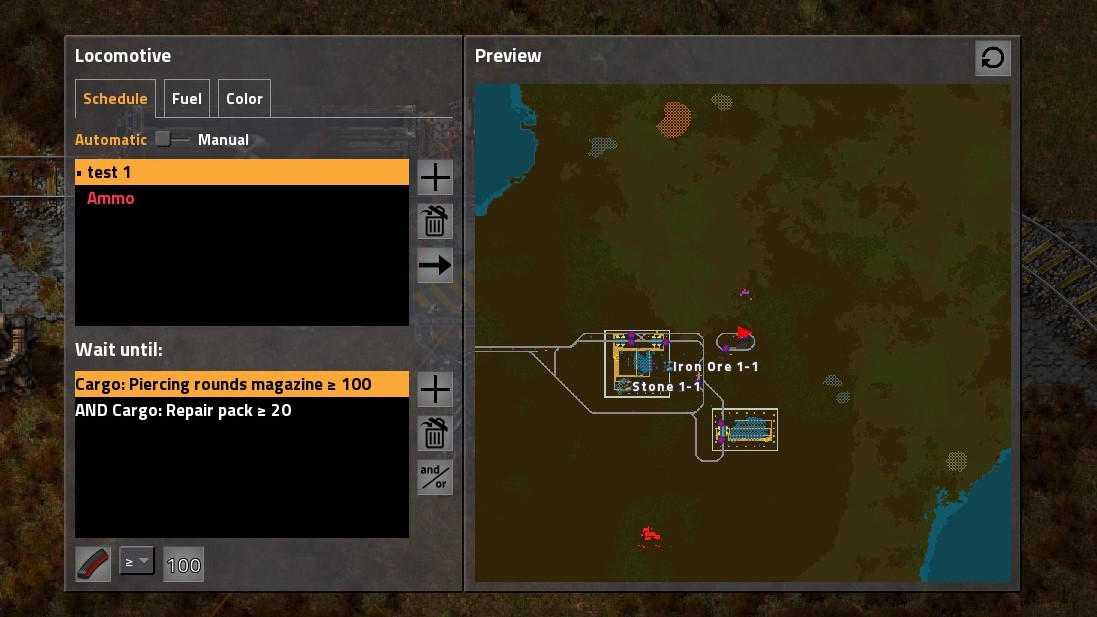This screenshot has width=1097, height=617.
Task: Select the Piercing rounds magazine wait condition
Action: 242,384
